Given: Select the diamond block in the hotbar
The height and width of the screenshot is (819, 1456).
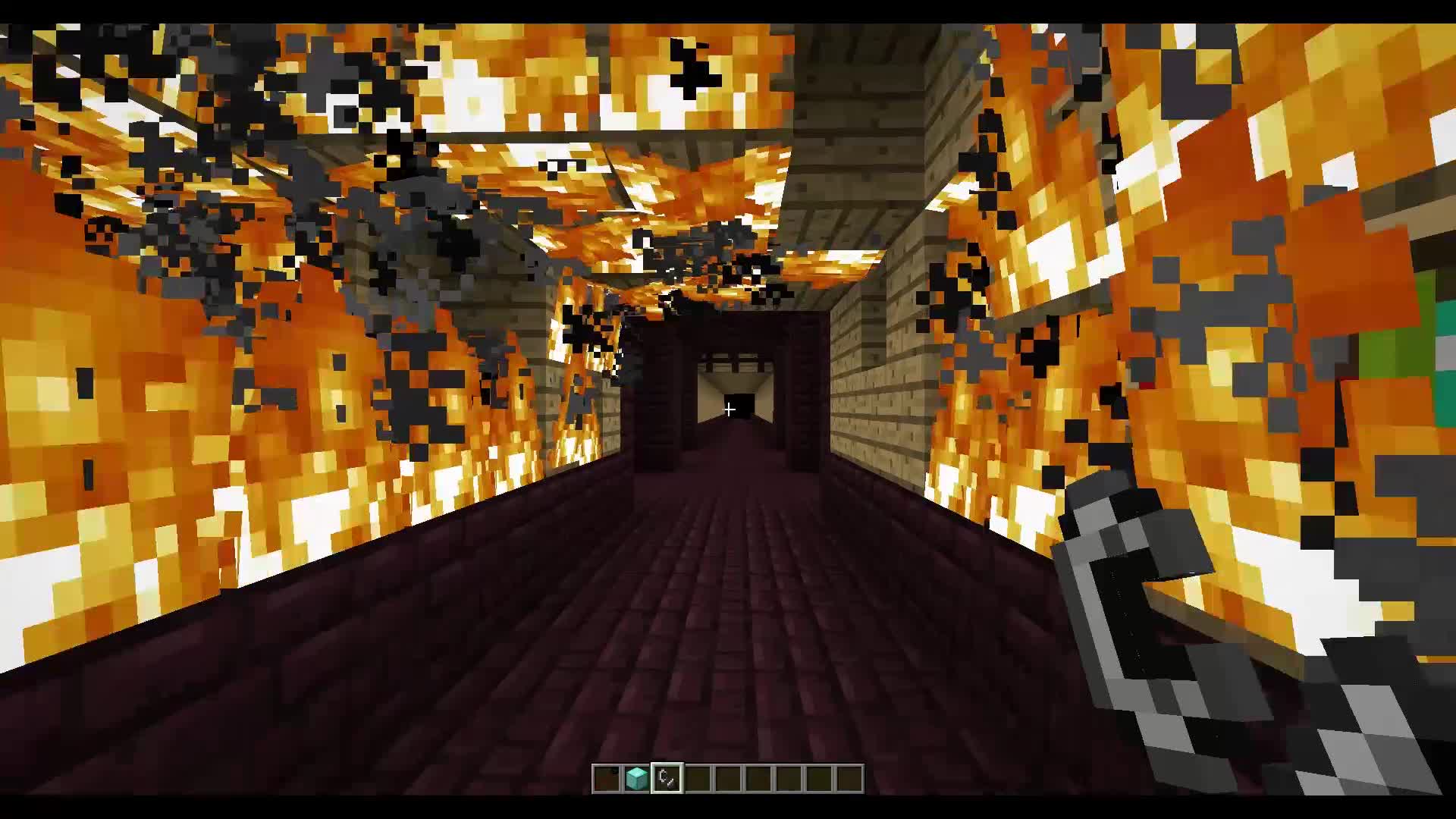Looking at the screenshot, I should point(635,777).
